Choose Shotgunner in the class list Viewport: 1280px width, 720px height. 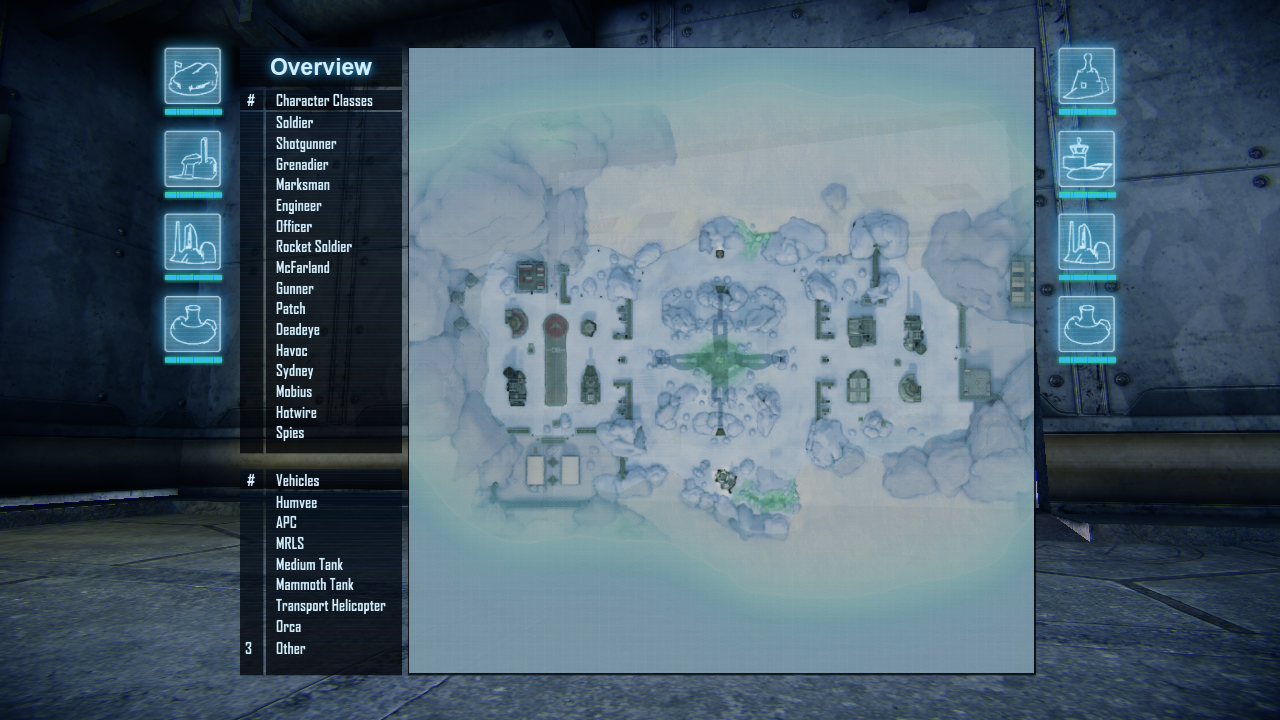pos(306,144)
